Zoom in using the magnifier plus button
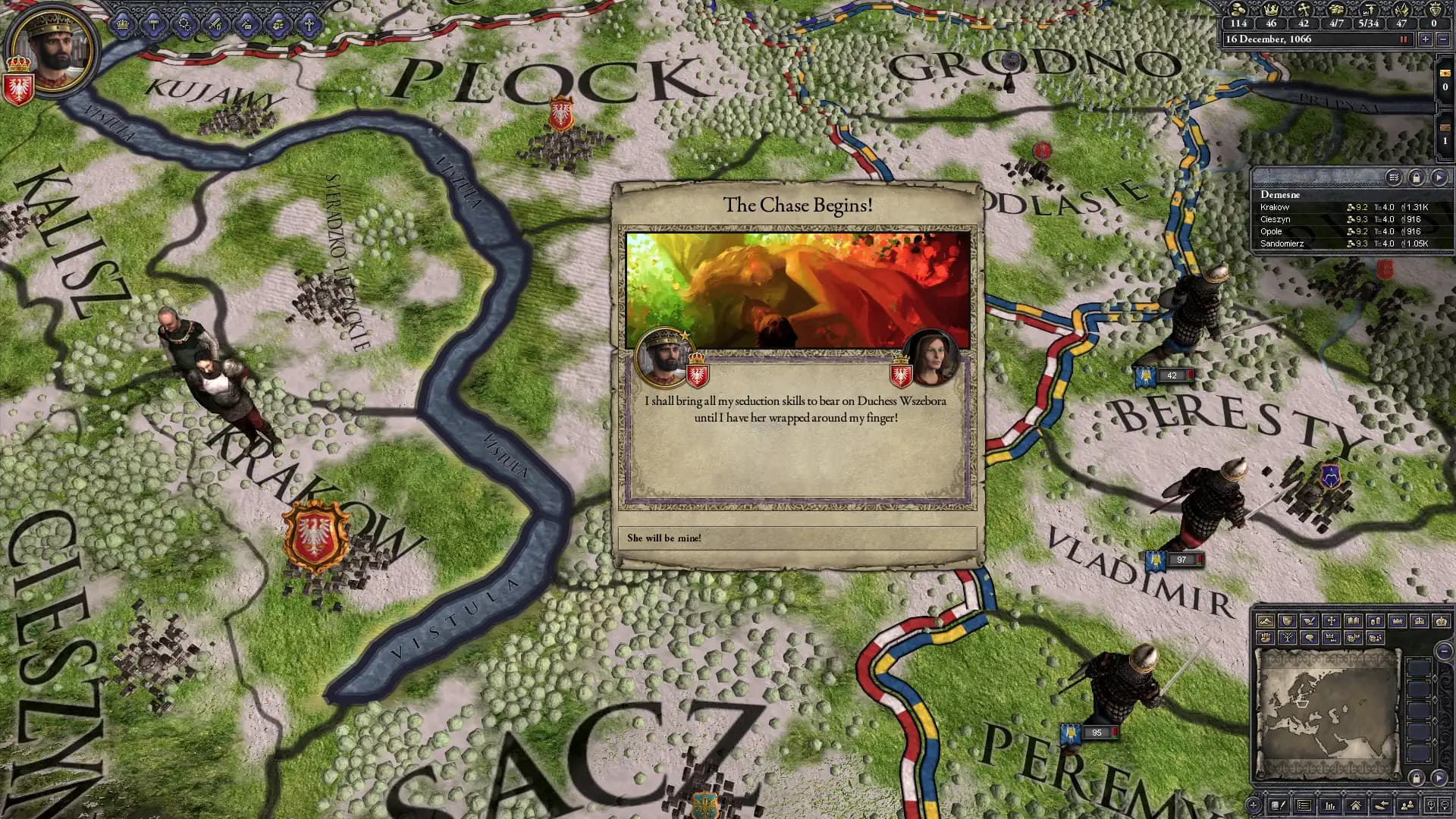Image resolution: width=1456 pixels, height=819 pixels. click(x=1432, y=805)
